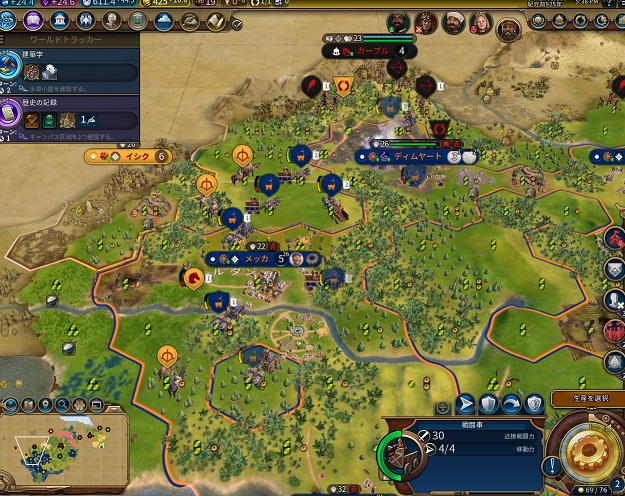This screenshot has height=496, width=625.
Task: Click the 生産を選択 notification button
Action: click(587, 399)
